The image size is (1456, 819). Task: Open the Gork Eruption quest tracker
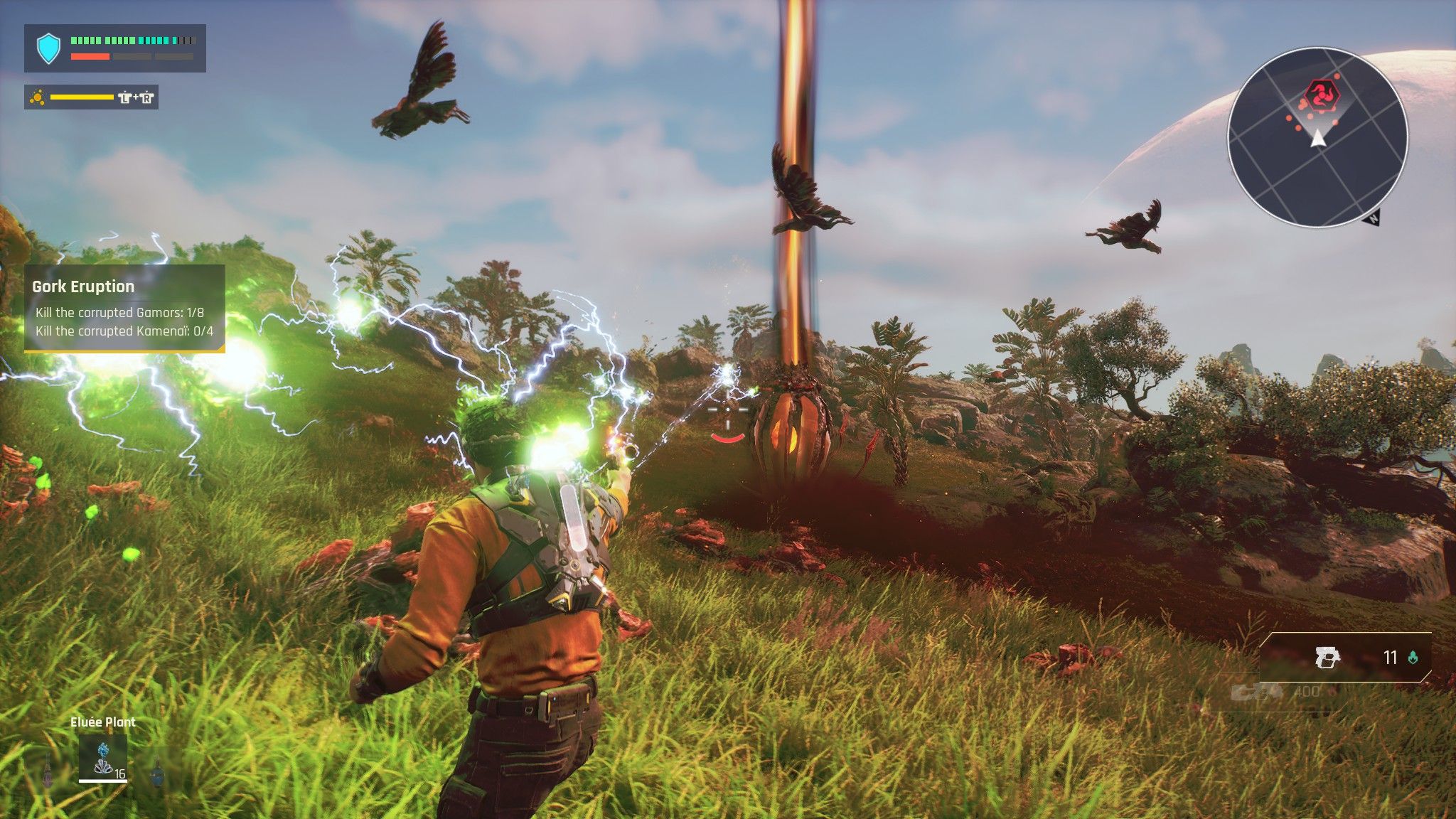124,308
